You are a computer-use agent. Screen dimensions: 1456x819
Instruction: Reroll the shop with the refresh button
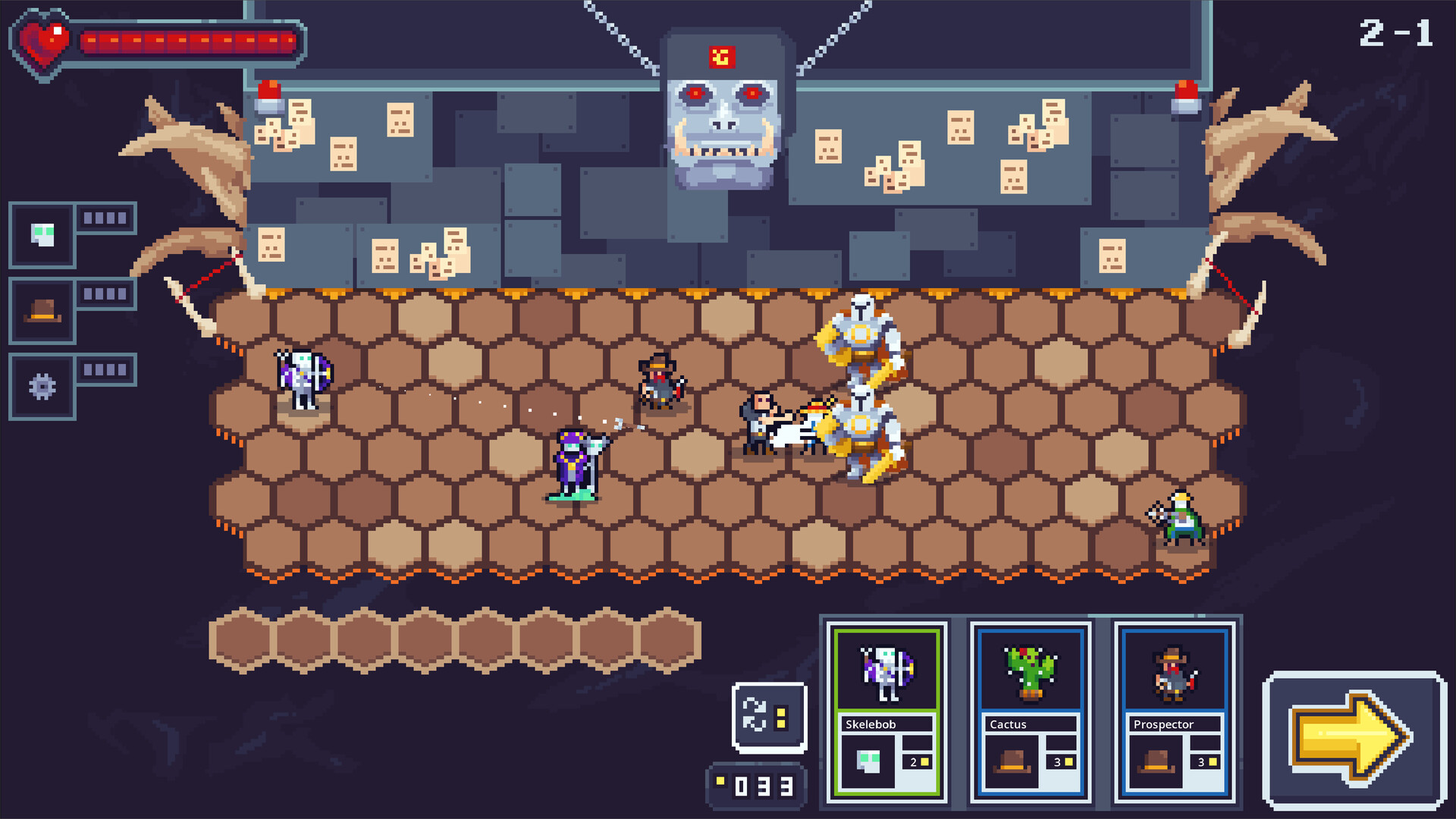[769, 717]
